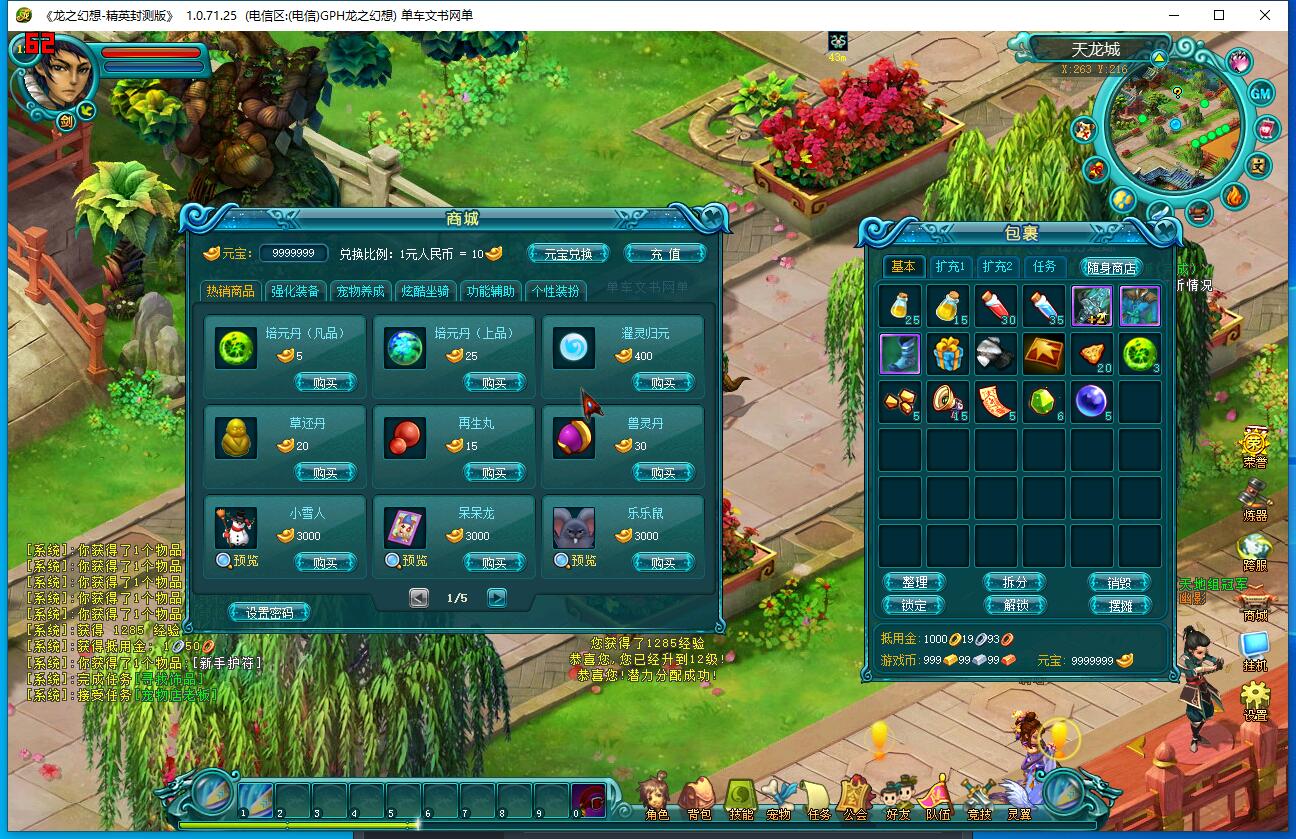Maximize the game window
Image resolution: width=1296 pixels, height=839 pixels.
coord(1219,15)
